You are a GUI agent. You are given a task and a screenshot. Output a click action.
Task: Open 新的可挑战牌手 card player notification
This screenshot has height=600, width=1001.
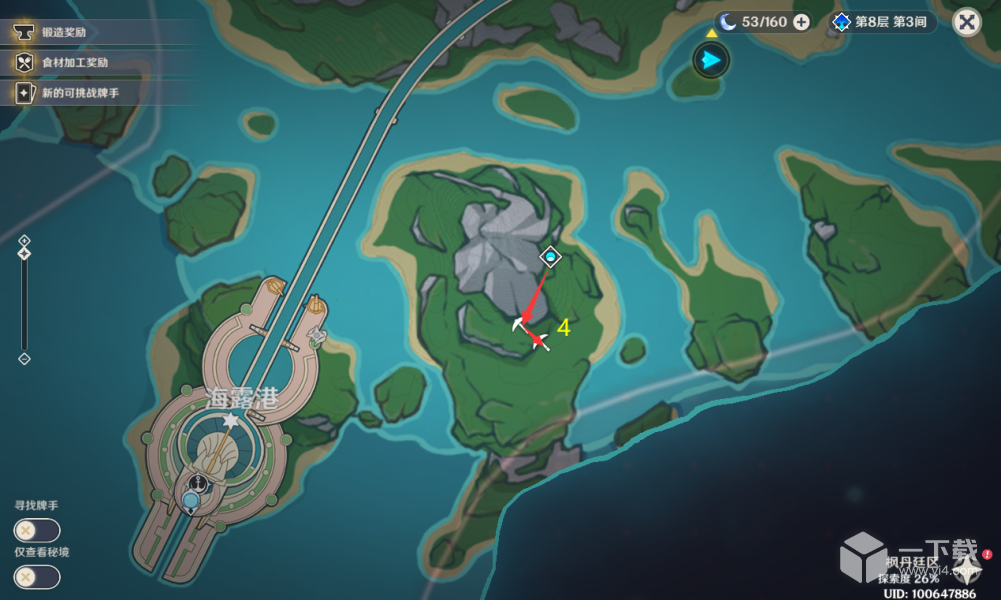click(x=80, y=93)
